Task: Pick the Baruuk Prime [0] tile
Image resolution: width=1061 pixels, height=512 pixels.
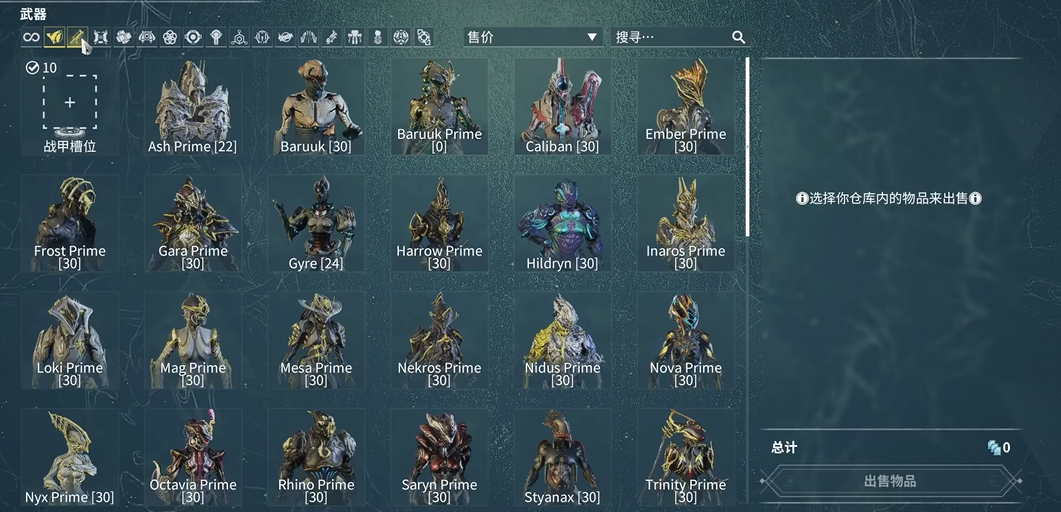Action: [x=439, y=107]
